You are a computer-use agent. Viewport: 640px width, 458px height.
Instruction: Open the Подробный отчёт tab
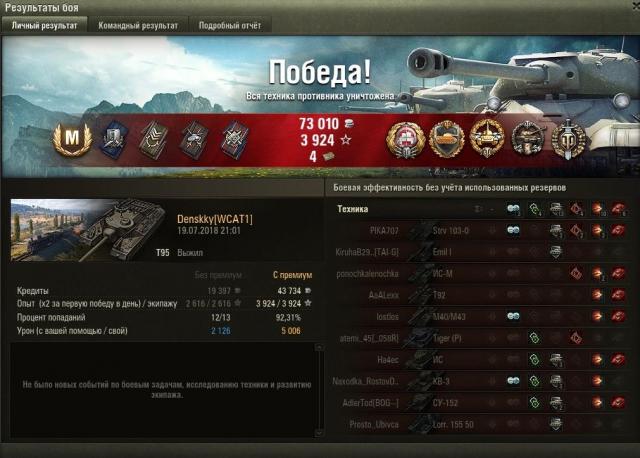tap(229, 25)
